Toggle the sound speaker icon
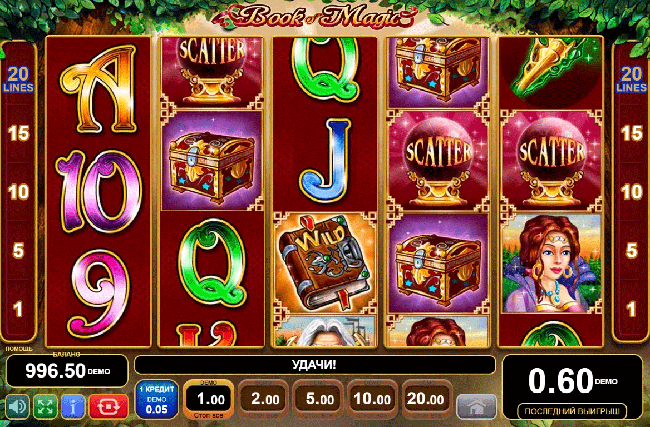 (17, 406)
